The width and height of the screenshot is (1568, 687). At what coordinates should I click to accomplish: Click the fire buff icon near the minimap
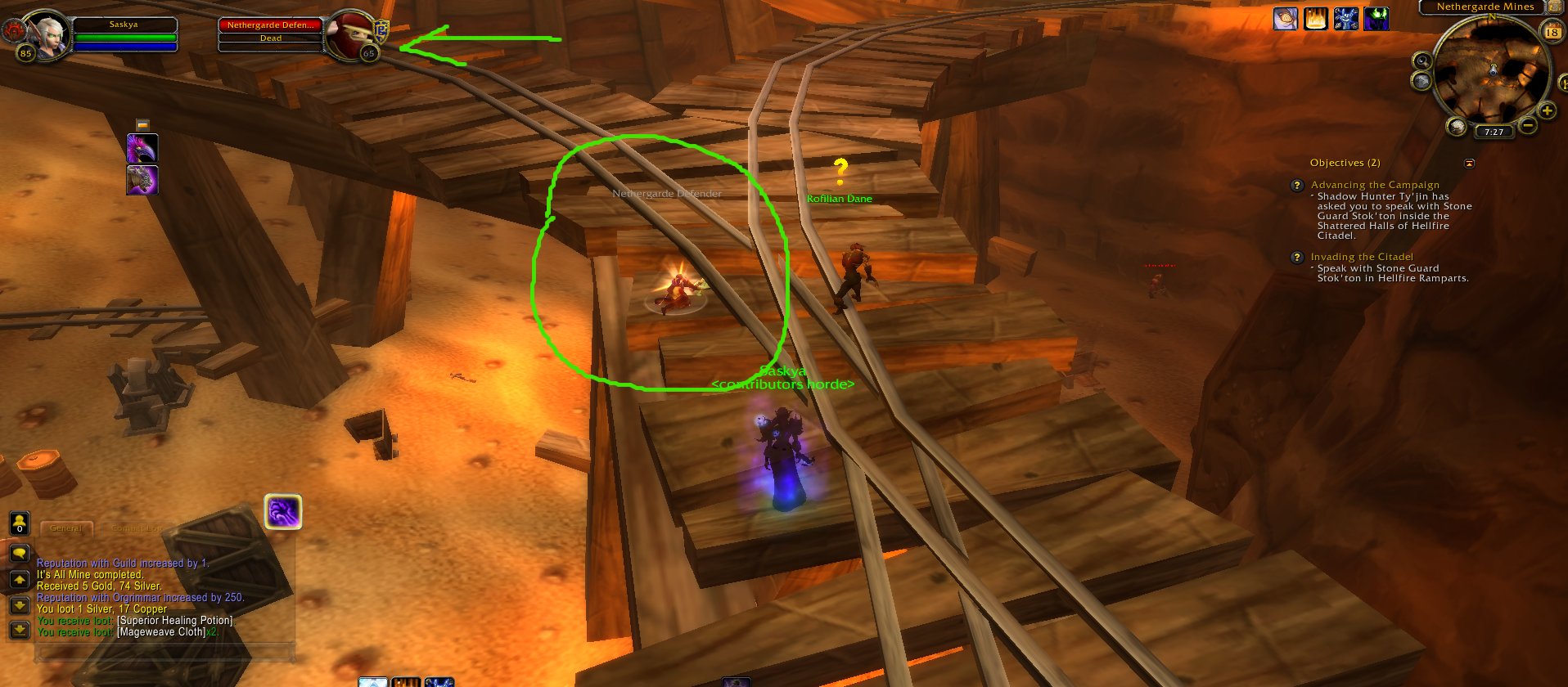pyautogui.click(x=1314, y=19)
